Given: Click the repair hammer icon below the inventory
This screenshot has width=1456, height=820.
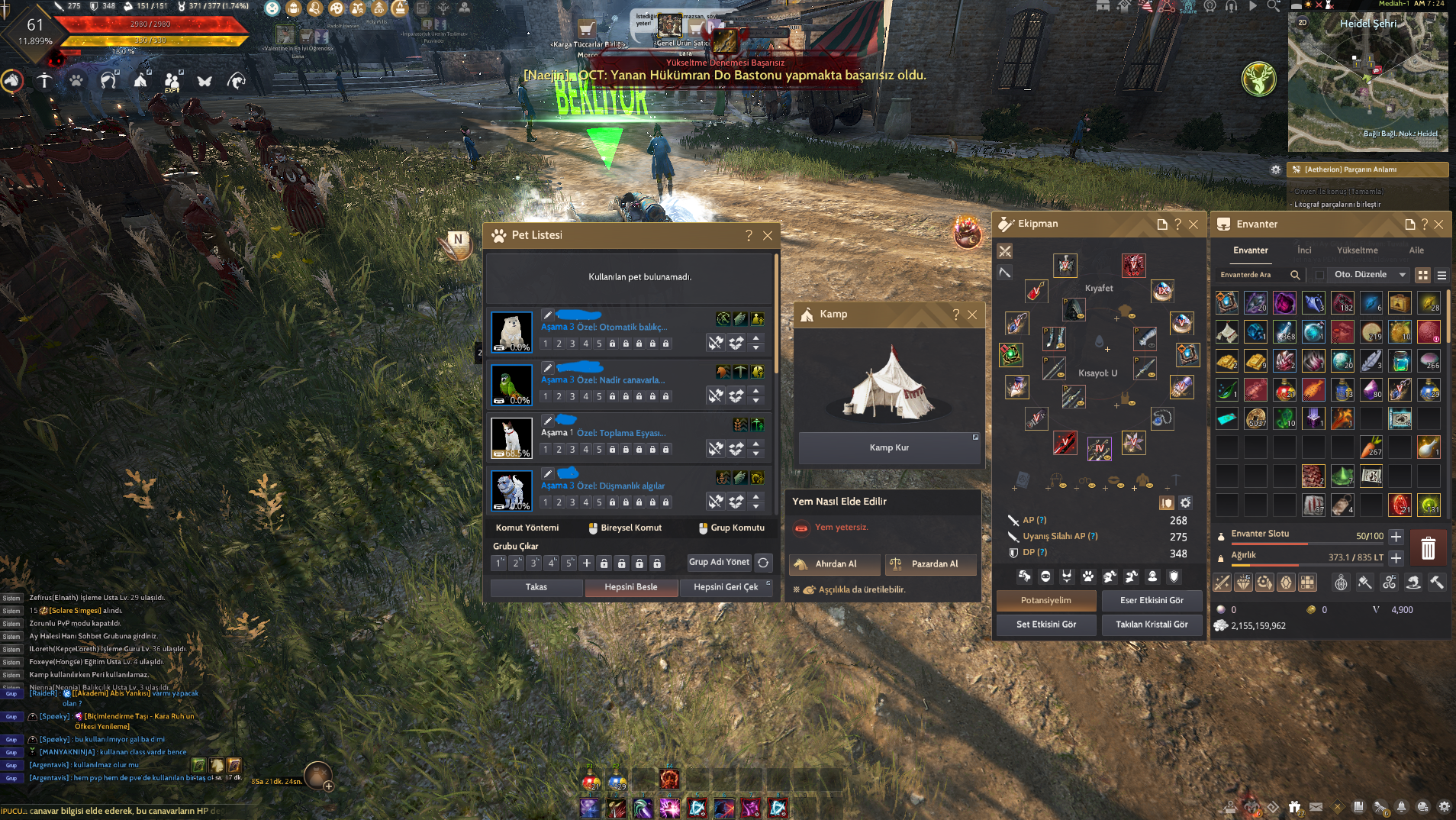Looking at the screenshot, I should 1438,582.
